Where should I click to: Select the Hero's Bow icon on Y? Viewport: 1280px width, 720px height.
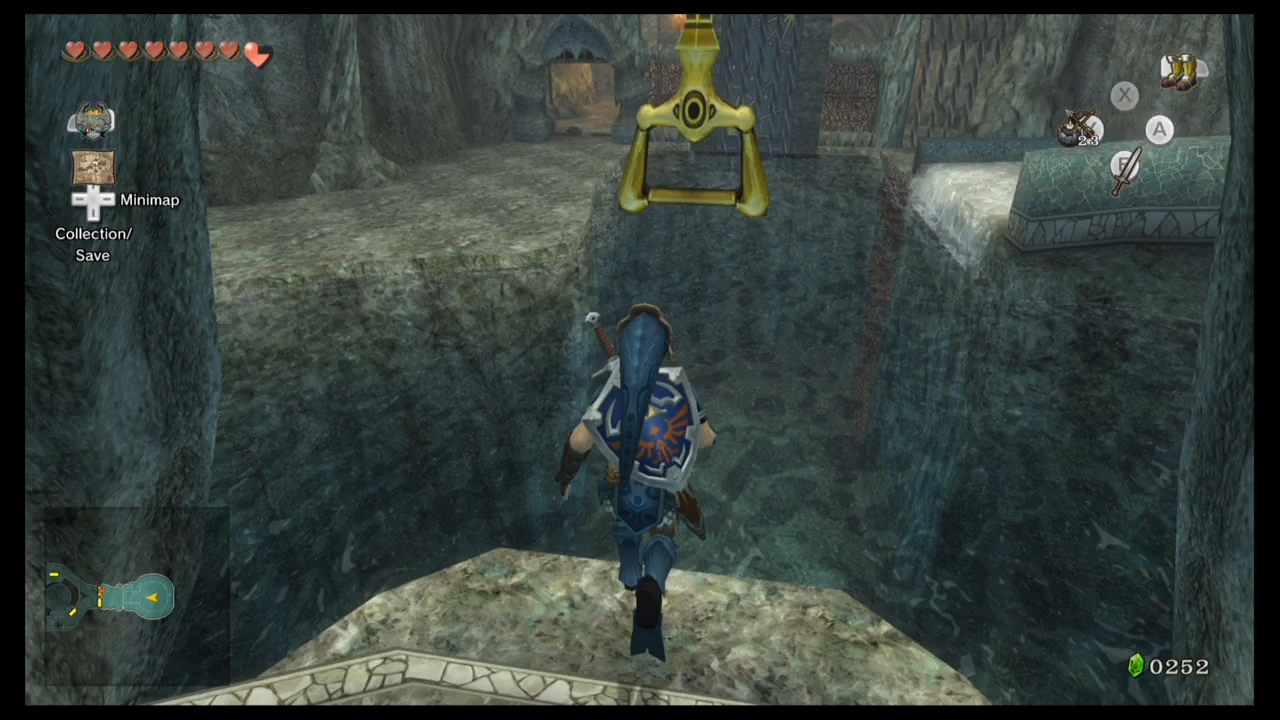pos(1078,125)
